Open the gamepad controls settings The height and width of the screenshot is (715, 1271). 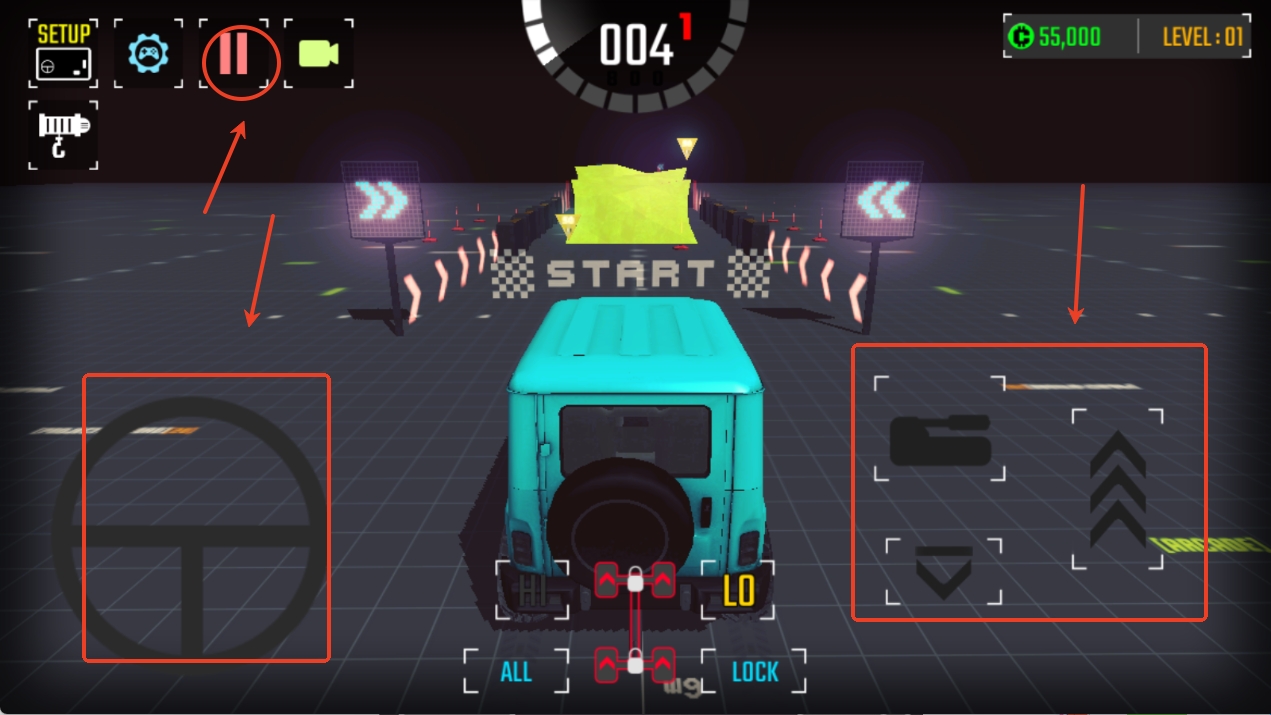pos(148,52)
